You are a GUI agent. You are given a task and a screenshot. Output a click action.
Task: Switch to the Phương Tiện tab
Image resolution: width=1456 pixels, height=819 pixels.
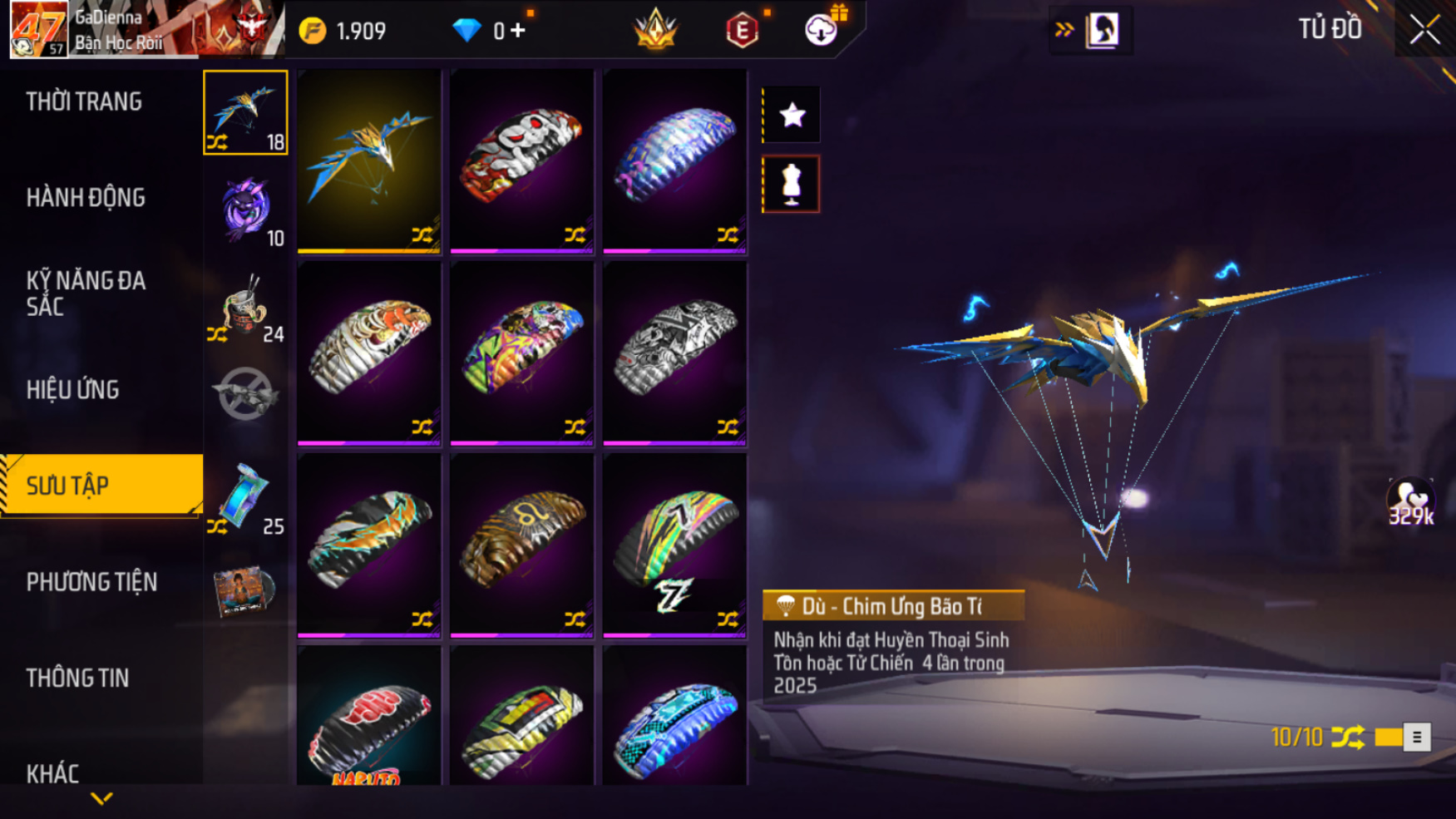91,582
